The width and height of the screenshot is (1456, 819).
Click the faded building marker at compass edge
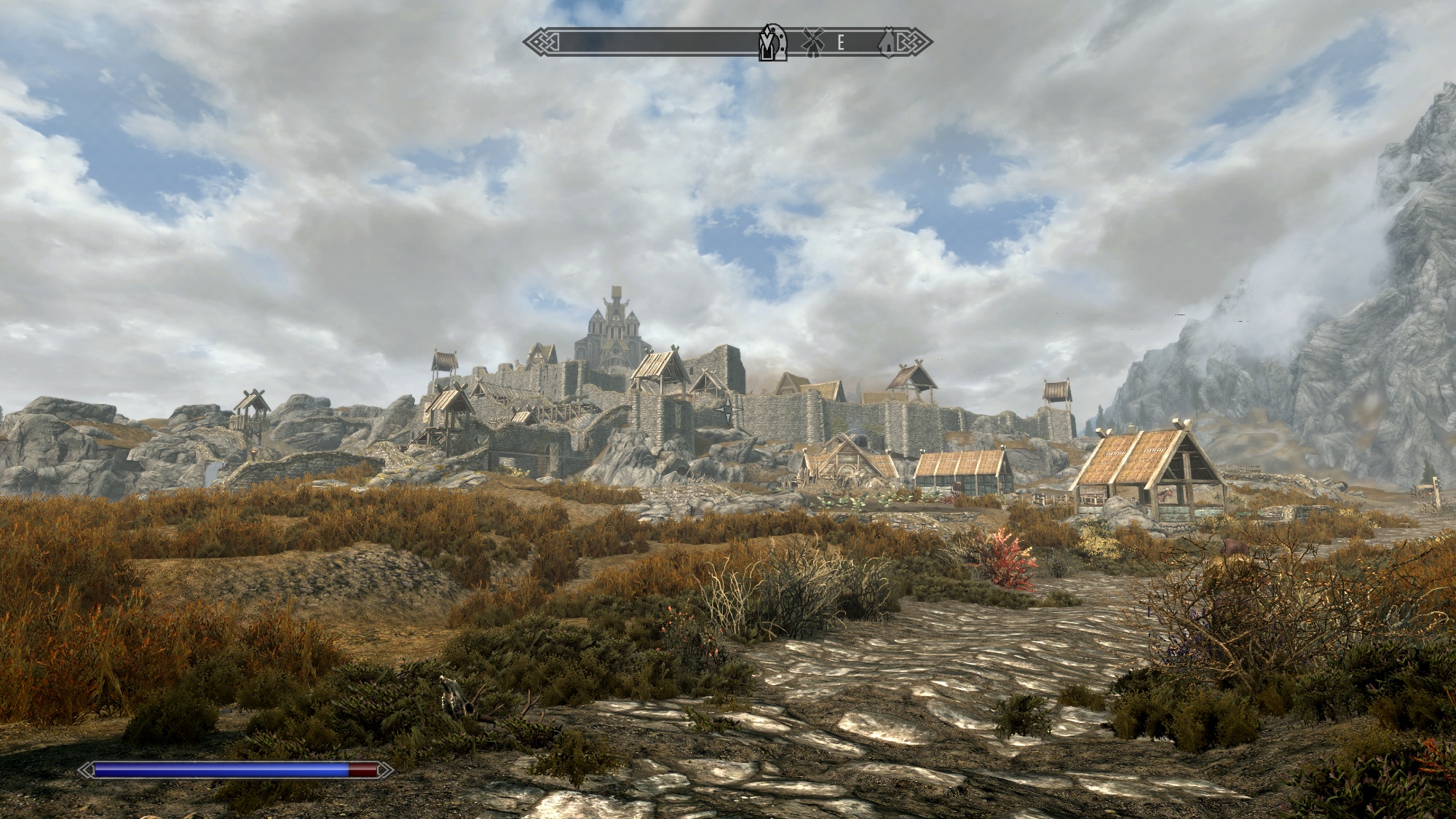click(887, 43)
